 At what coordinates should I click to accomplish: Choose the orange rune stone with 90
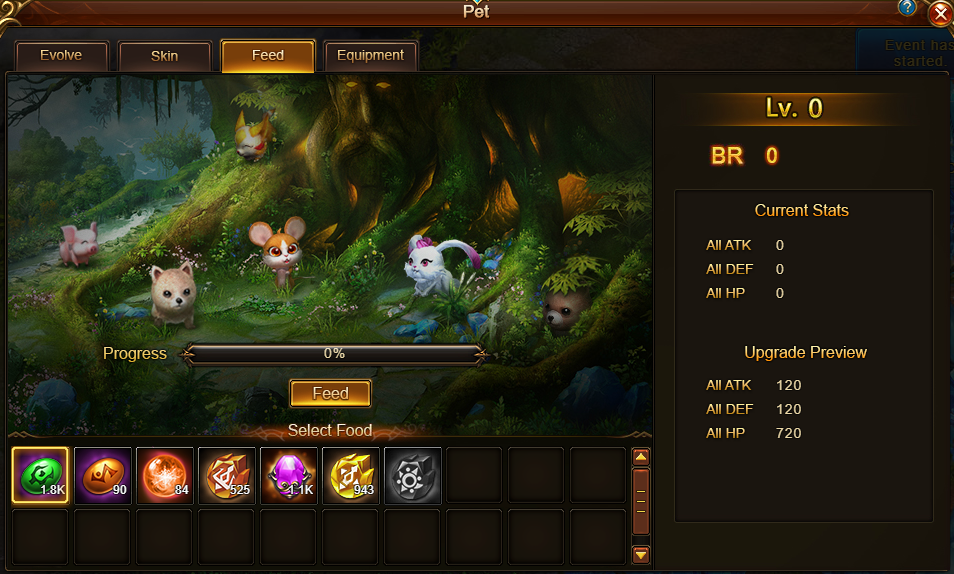click(103, 475)
